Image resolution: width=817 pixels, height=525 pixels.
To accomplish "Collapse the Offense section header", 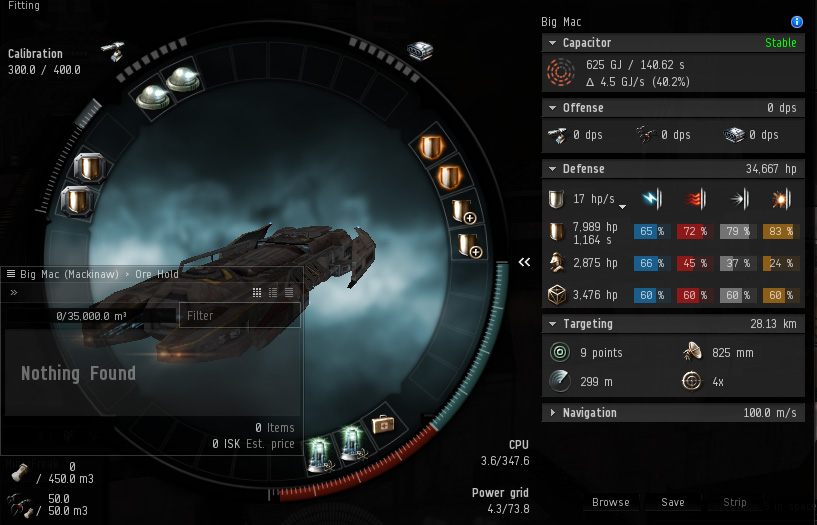I will click(x=552, y=107).
